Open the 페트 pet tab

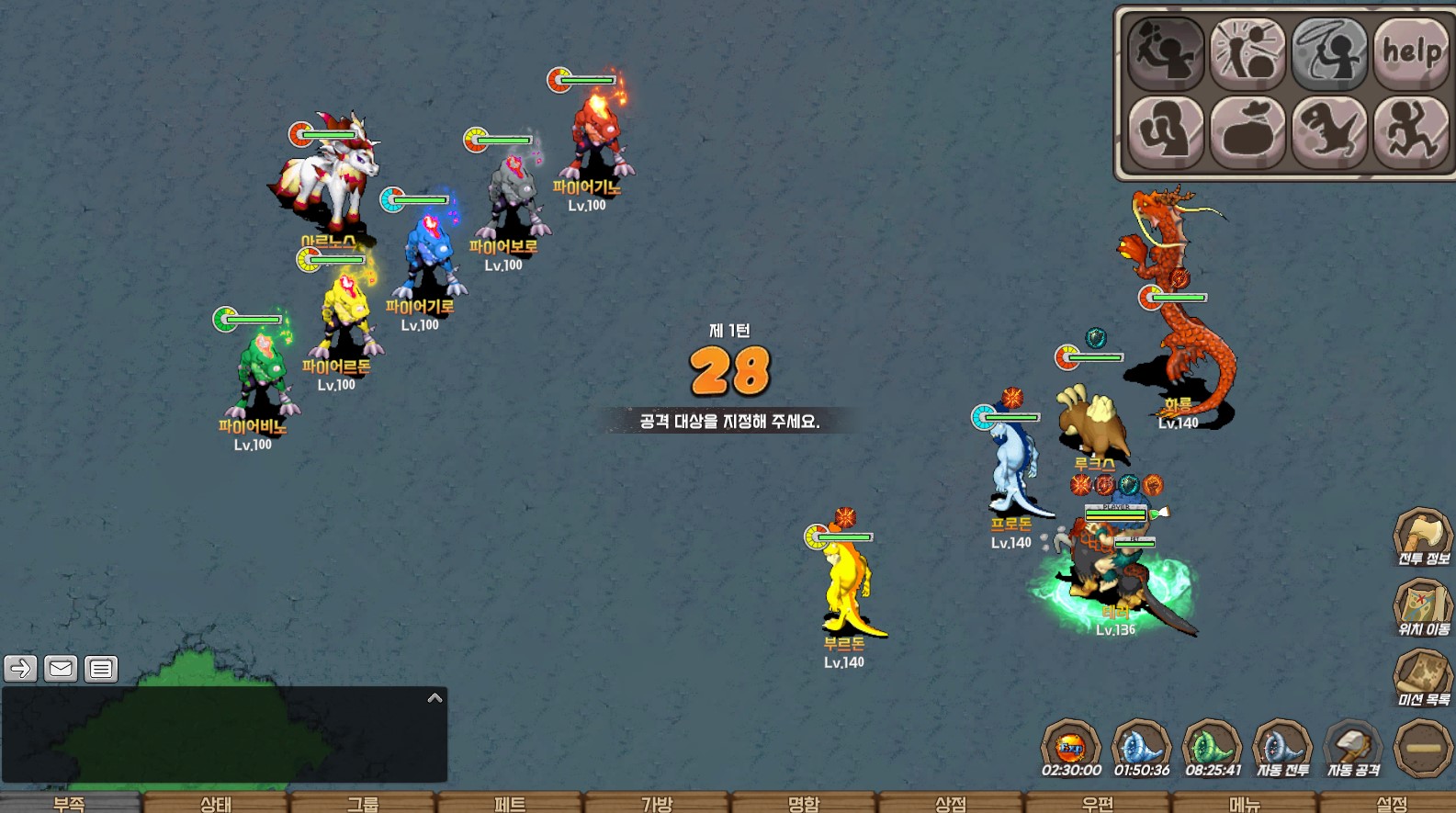(x=510, y=804)
